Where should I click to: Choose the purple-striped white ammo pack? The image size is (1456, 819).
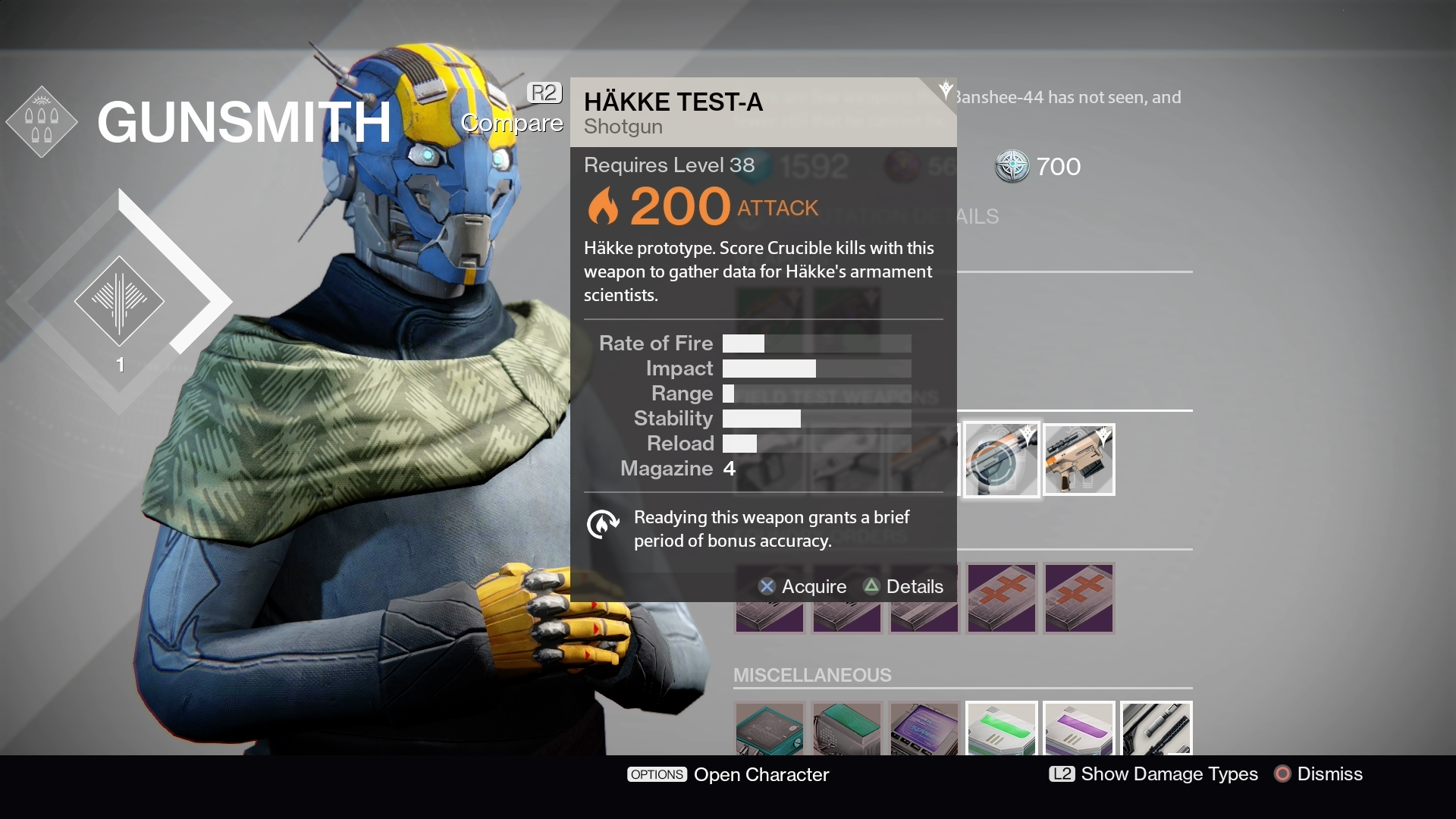tap(1078, 729)
